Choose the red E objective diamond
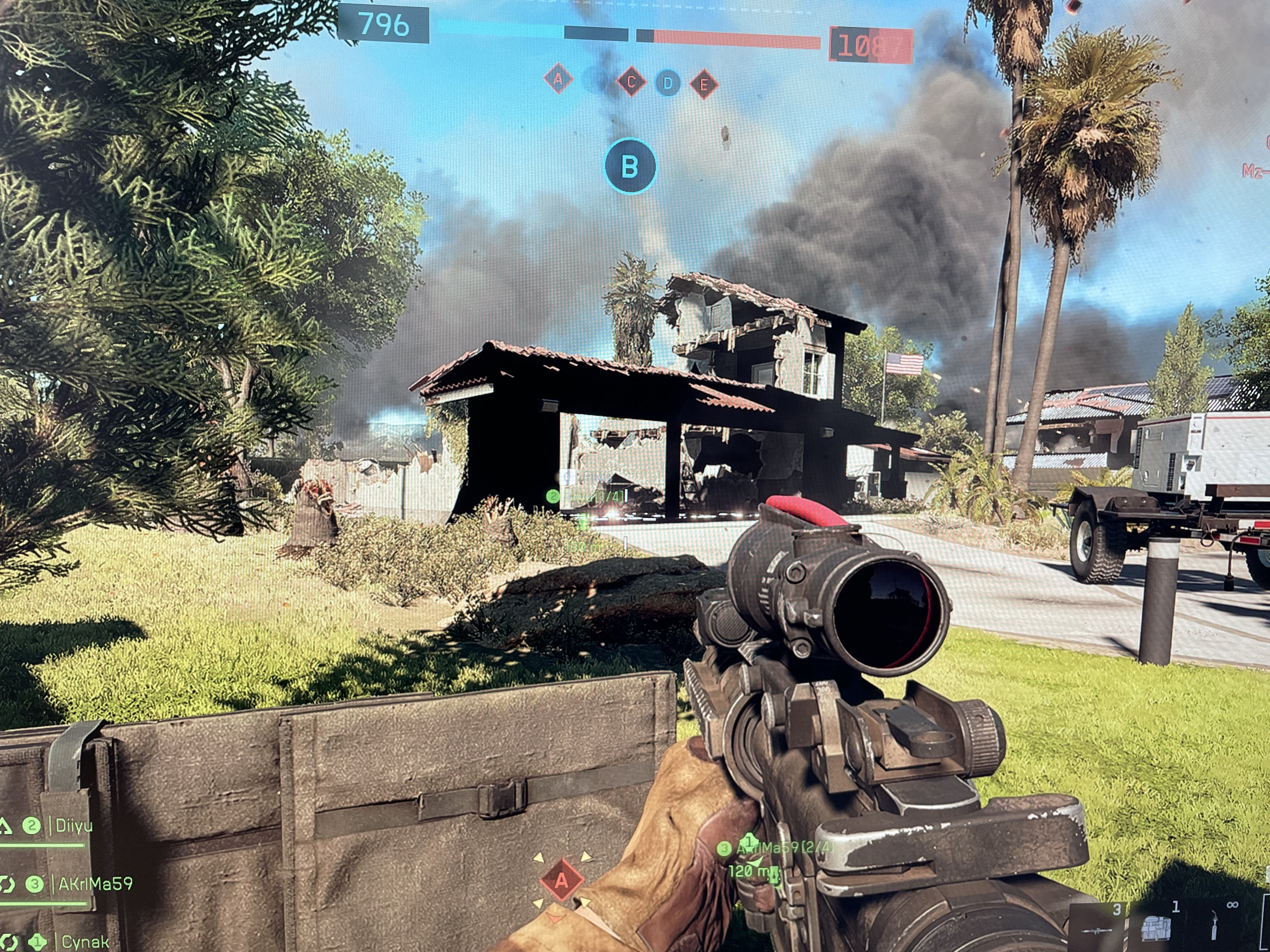The image size is (1270, 952). coord(704,85)
